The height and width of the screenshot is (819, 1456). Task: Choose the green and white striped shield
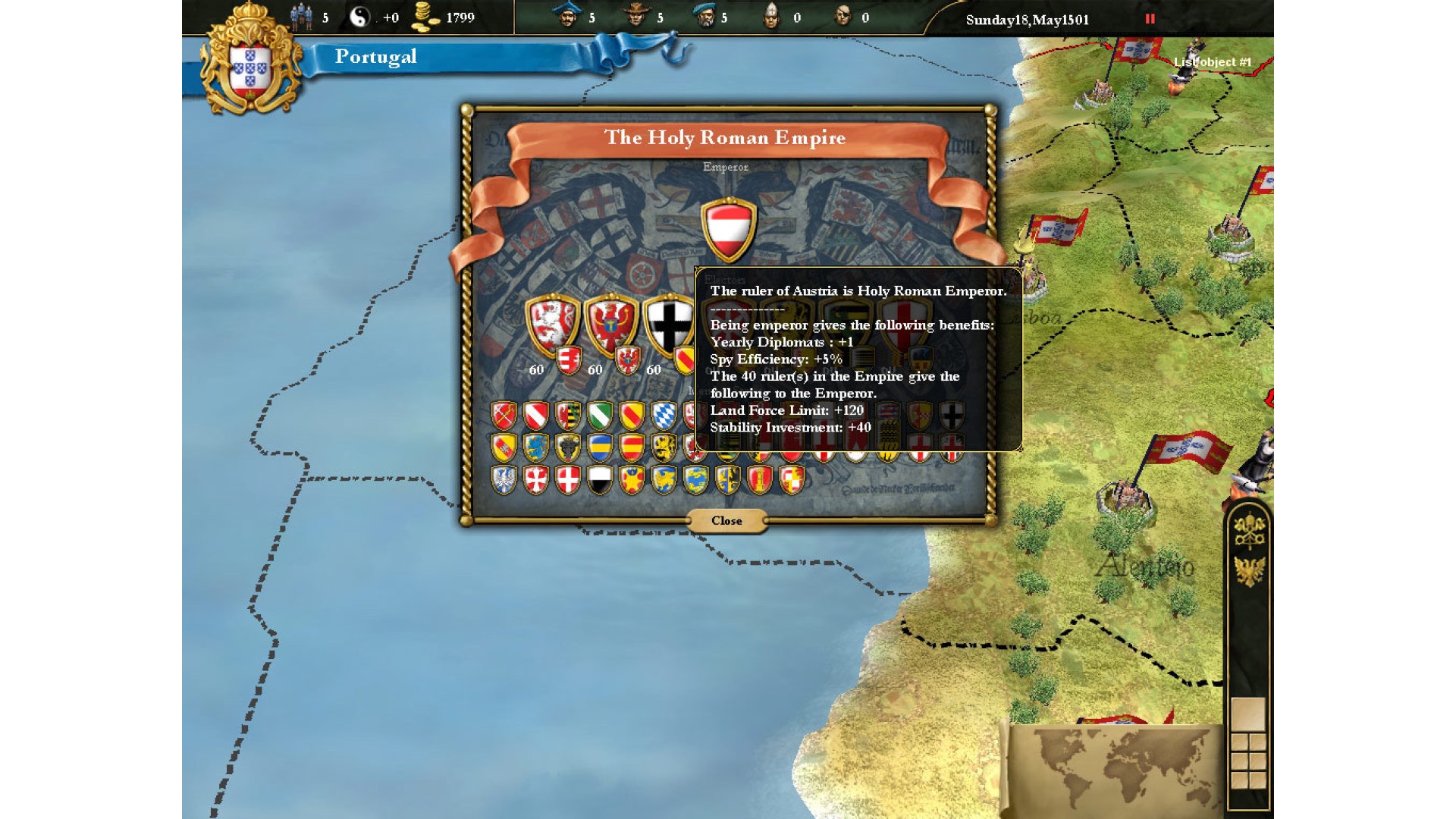[600, 416]
